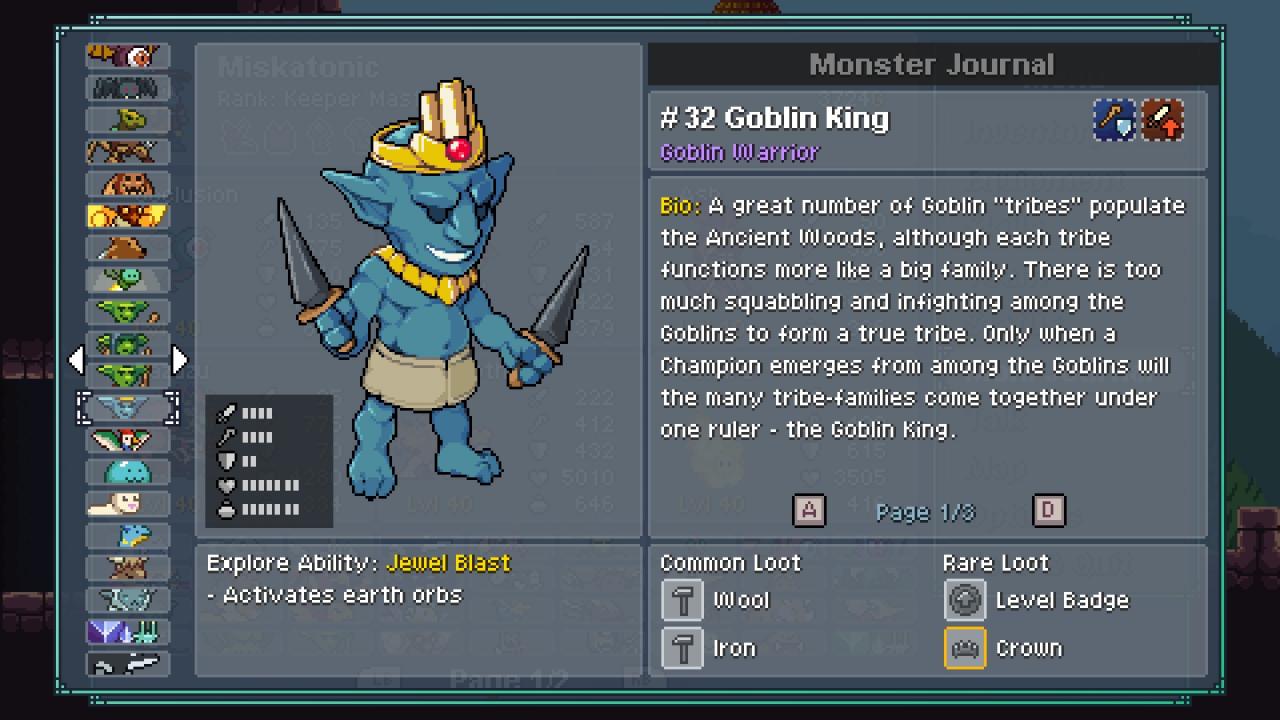1280x720 pixels.
Task: Select the black and white orca entry
Action: (x=128, y=663)
